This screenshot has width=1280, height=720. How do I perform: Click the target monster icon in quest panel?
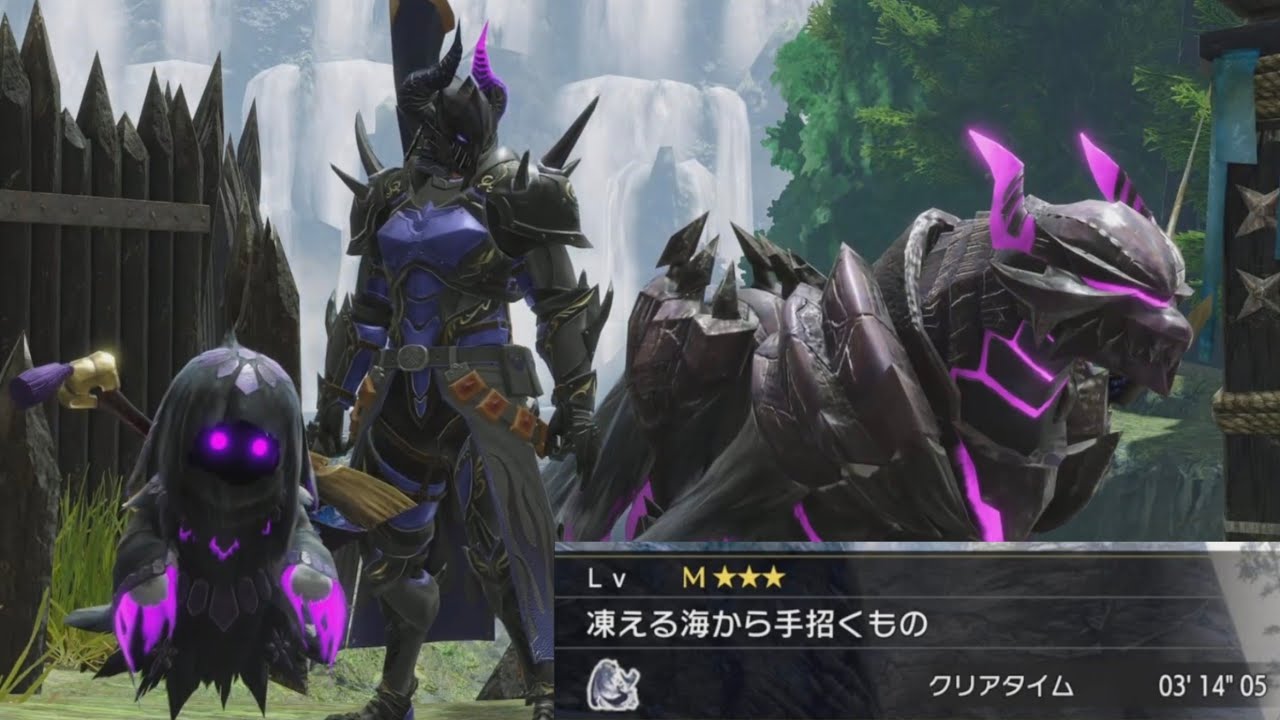point(613,685)
